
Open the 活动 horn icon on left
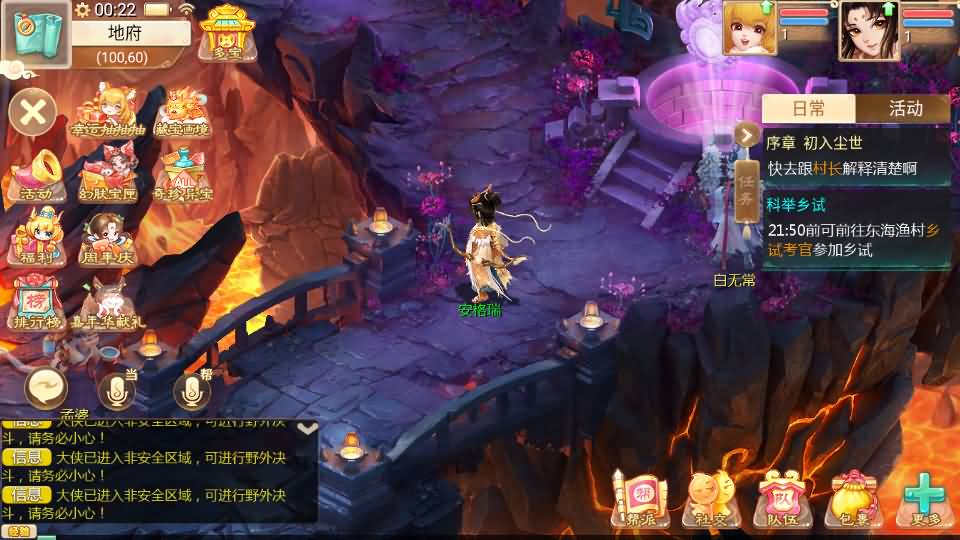tap(38, 174)
